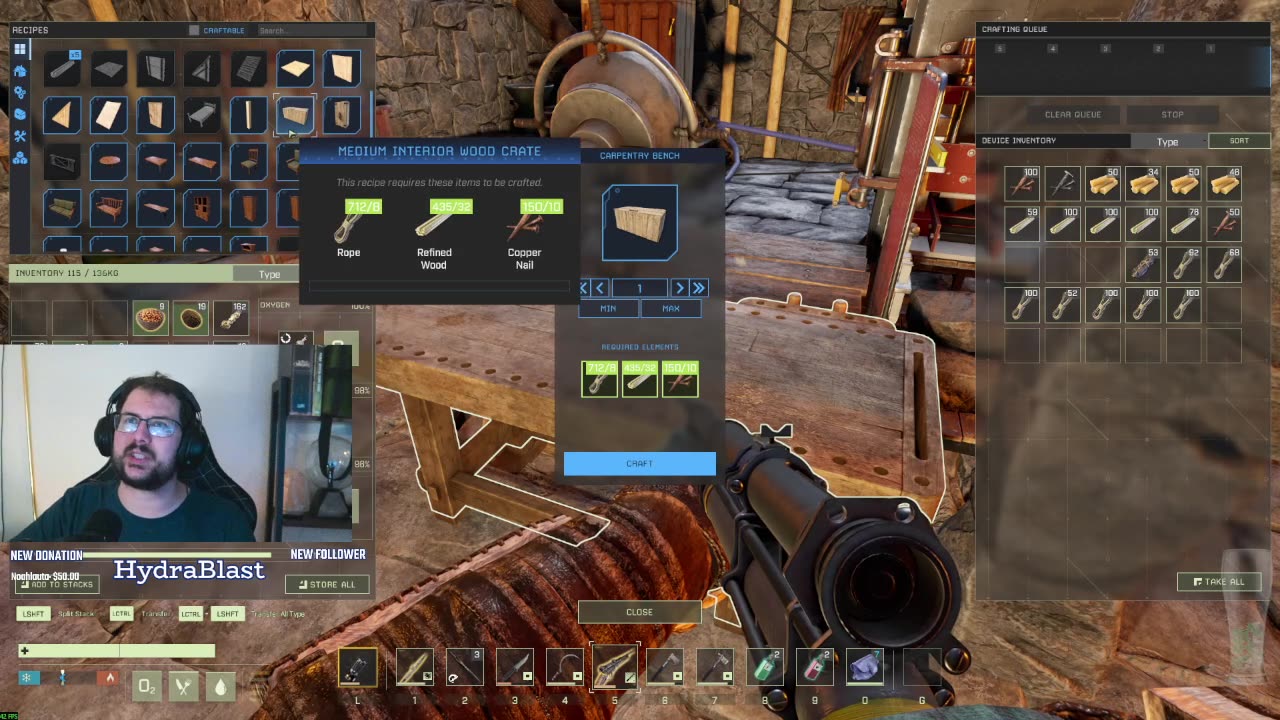Stop the crafting queue
Viewport: 1280px width, 720px height.
(x=1172, y=114)
